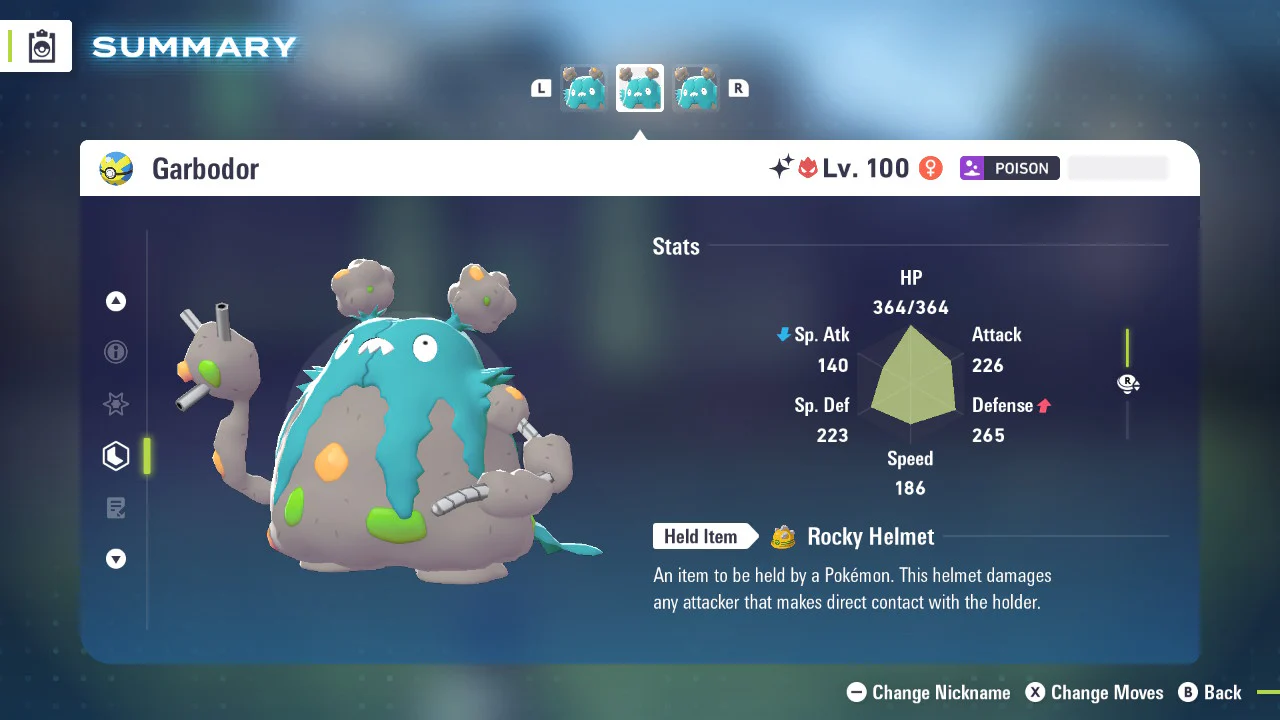The image size is (1280, 720).
Task: Click the down arrow below the page icons
Action: 116,559
